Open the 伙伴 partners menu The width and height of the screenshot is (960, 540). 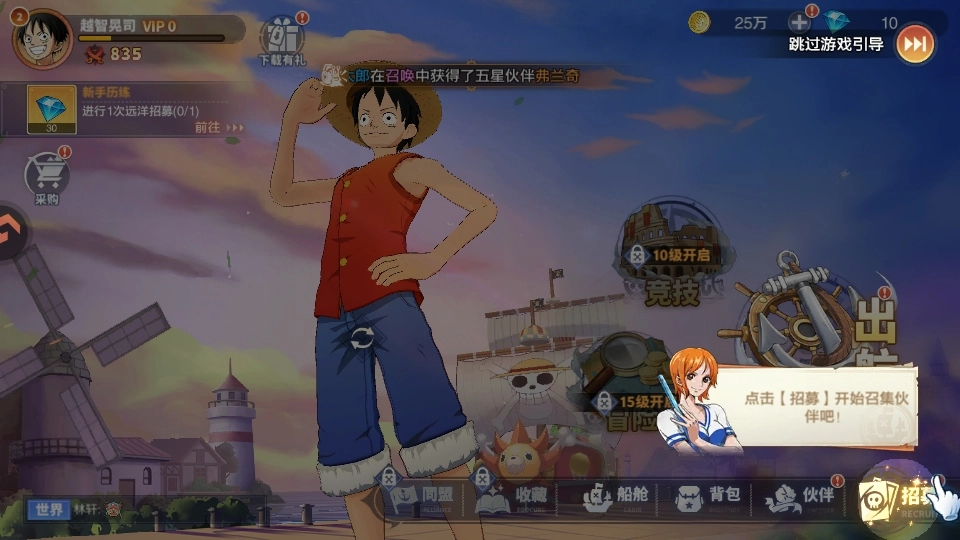[x=800, y=497]
